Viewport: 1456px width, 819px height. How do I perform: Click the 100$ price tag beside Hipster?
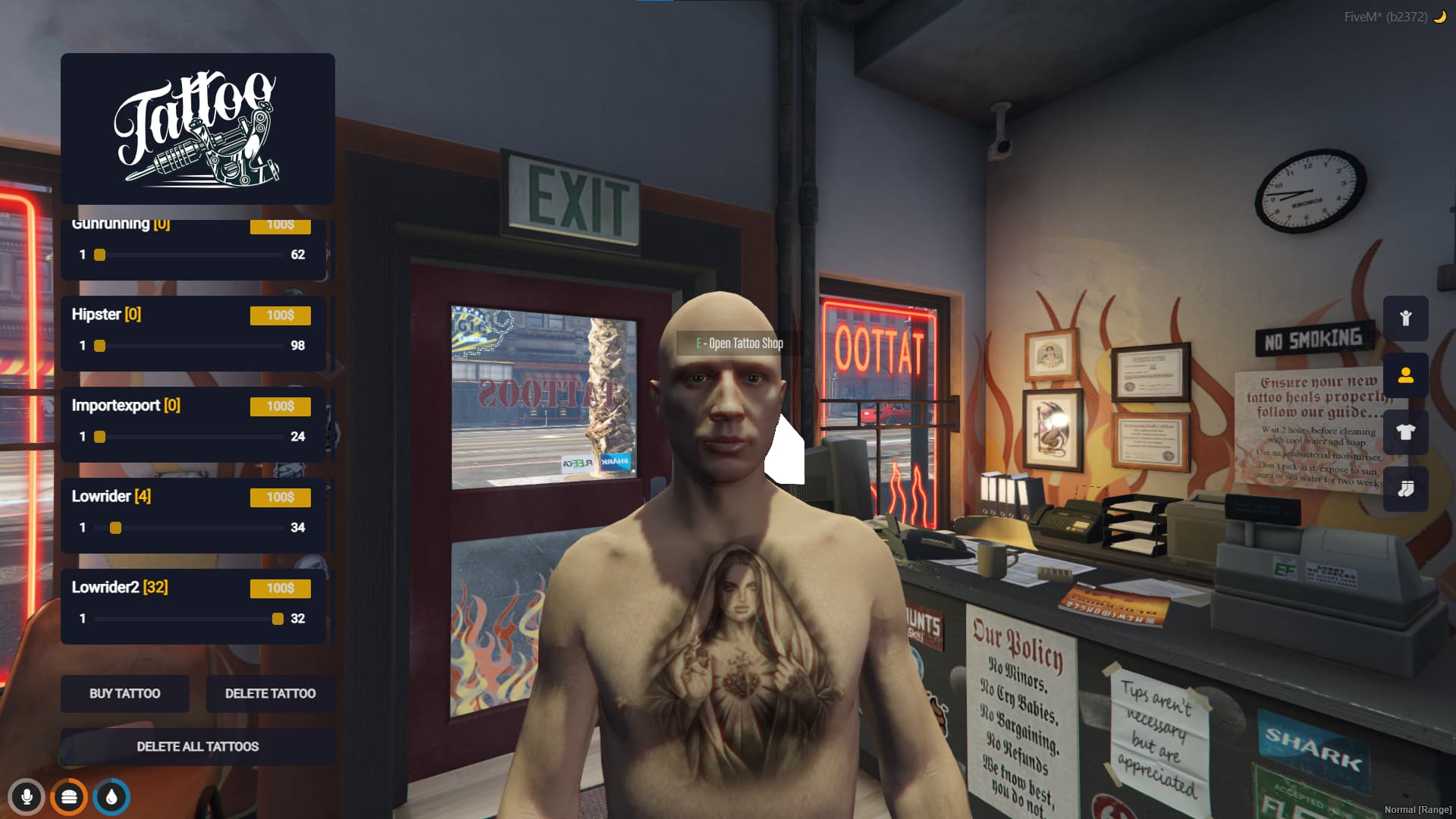coord(280,315)
